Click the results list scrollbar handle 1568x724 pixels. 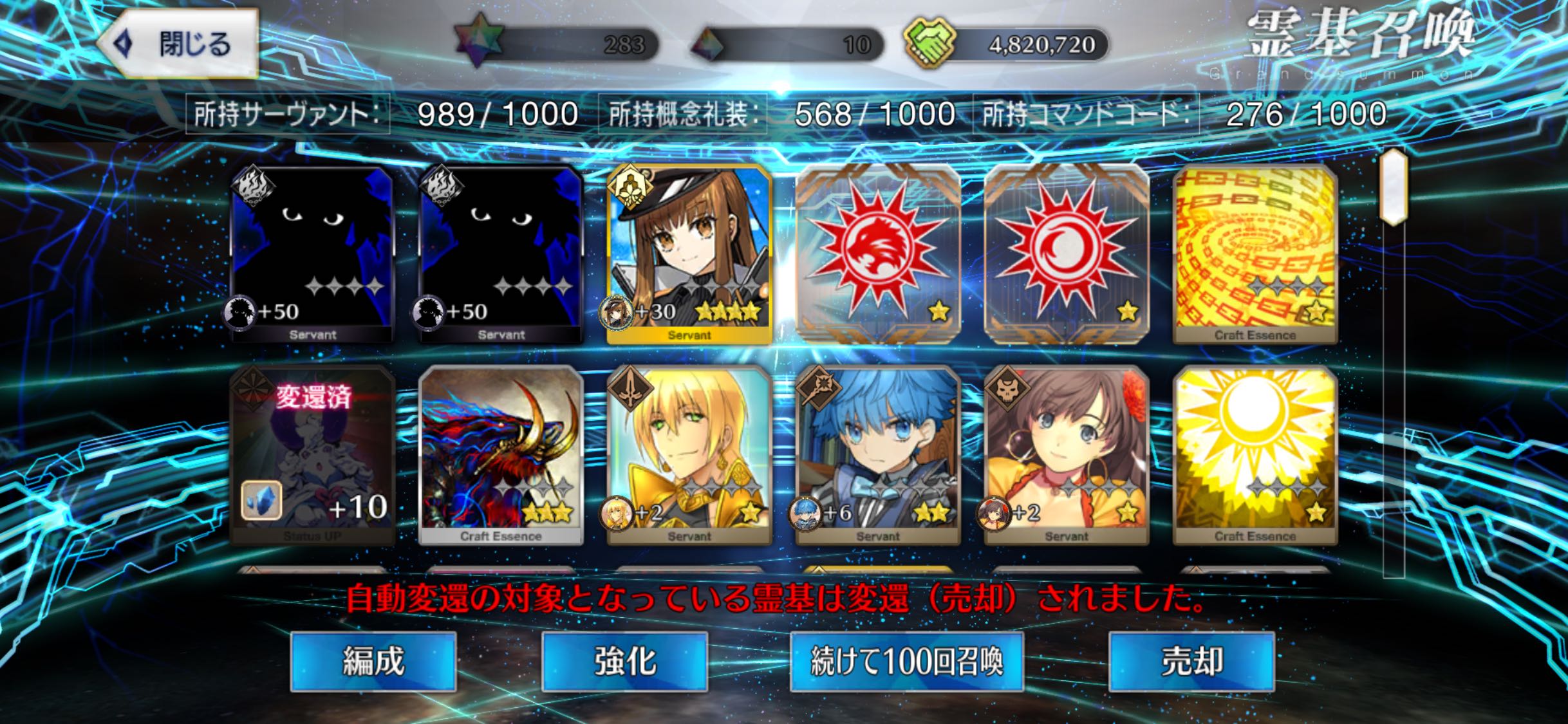click(x=1394, y=187)
